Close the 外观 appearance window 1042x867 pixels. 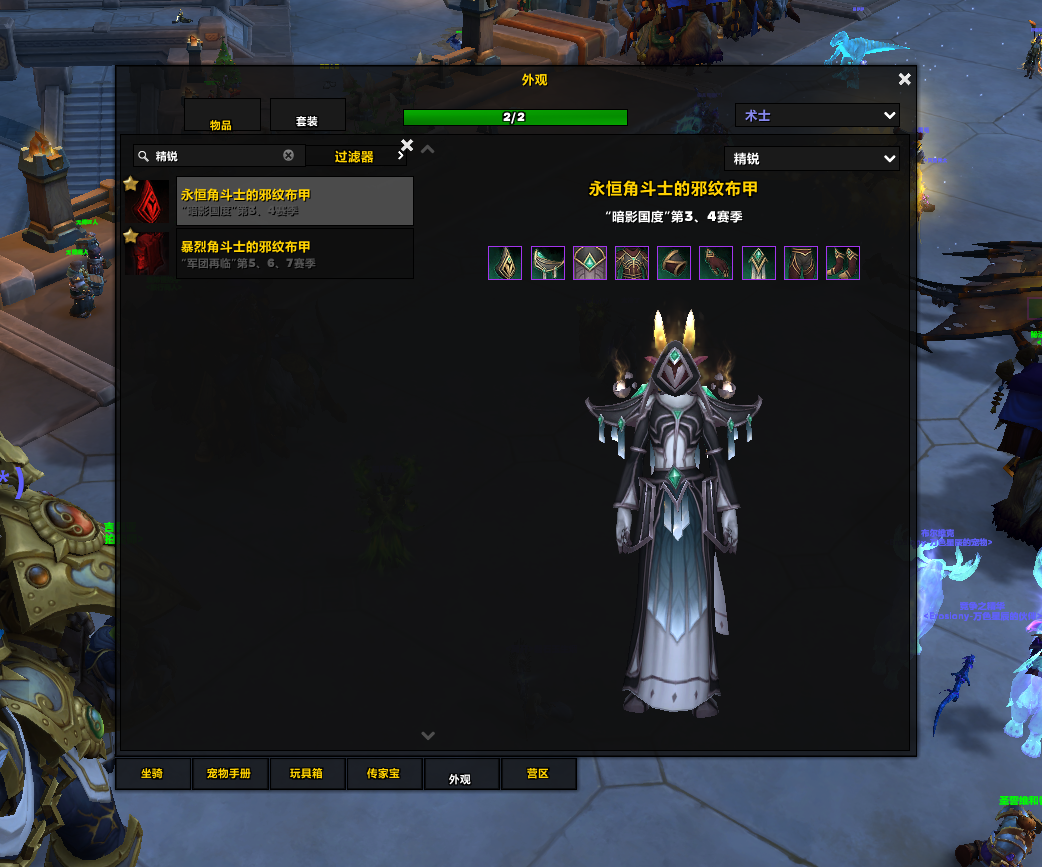(x=904, y=80)
